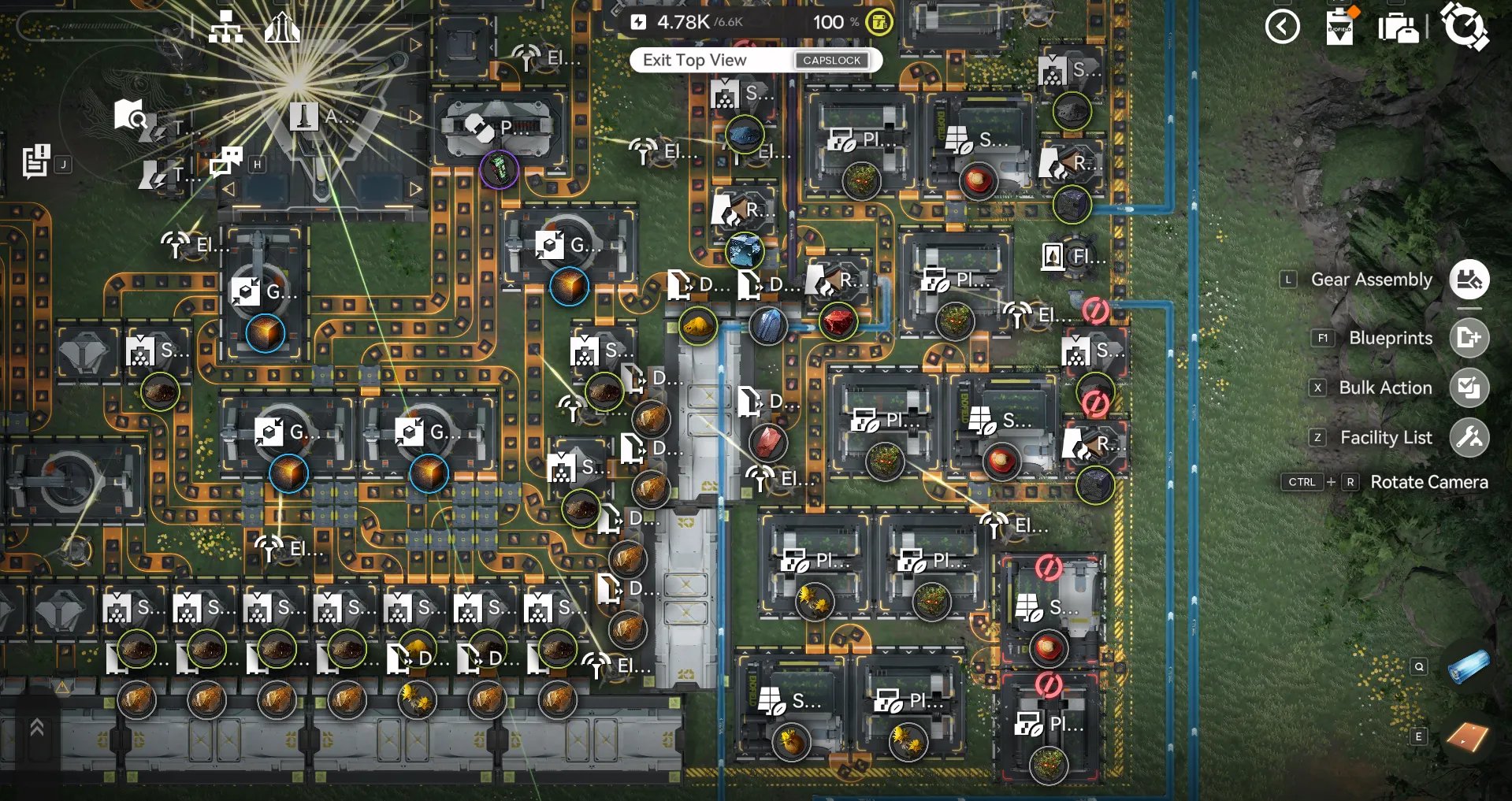Click the red prohibition sign on the right pipeline
Viewport: 1512px width, 801px height.
(x=1096, y=310)
